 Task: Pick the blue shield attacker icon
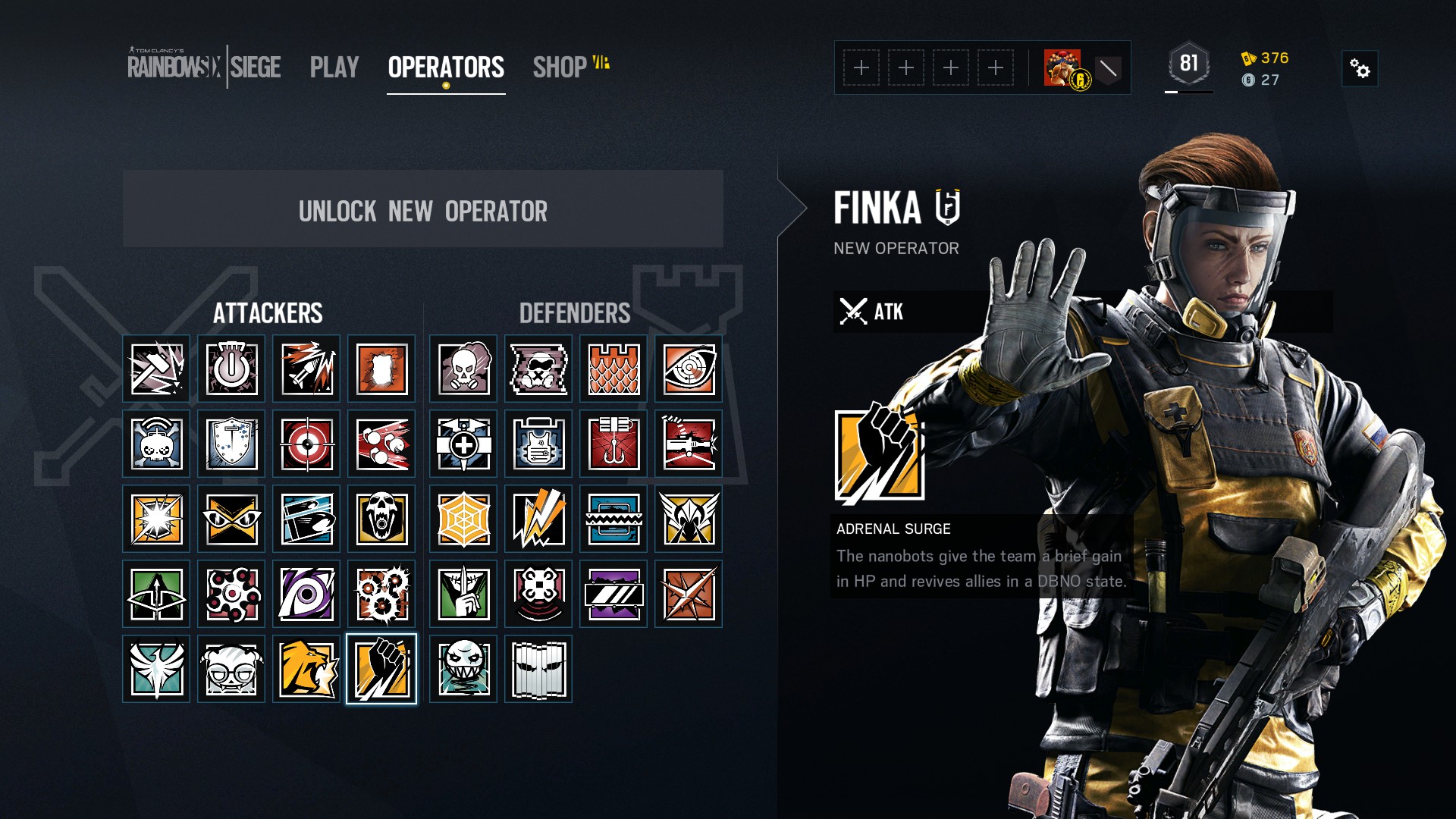pyautogui.click(x=231, y=444)
